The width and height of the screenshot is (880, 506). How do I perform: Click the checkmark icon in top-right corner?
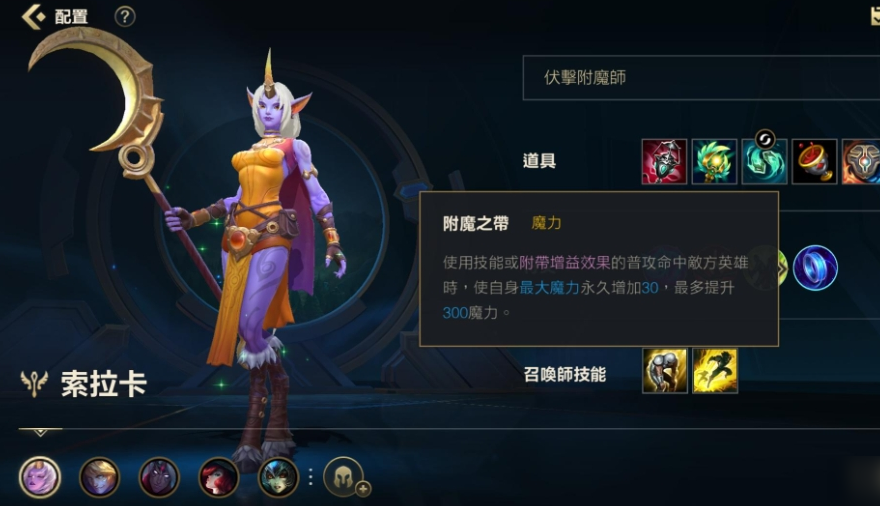click(x=874, y=15)
